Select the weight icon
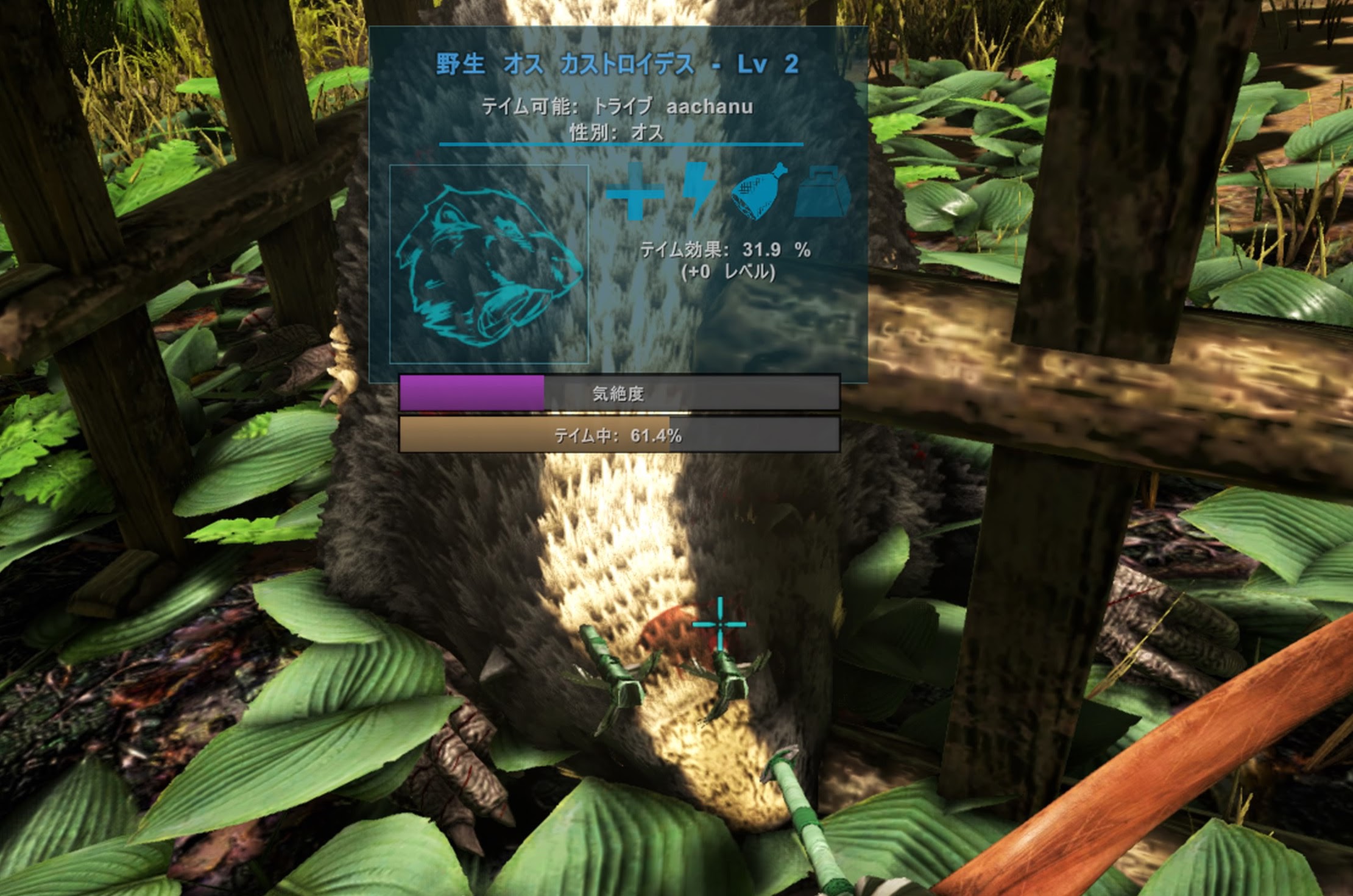1353x896 pixels. point(822,192)
